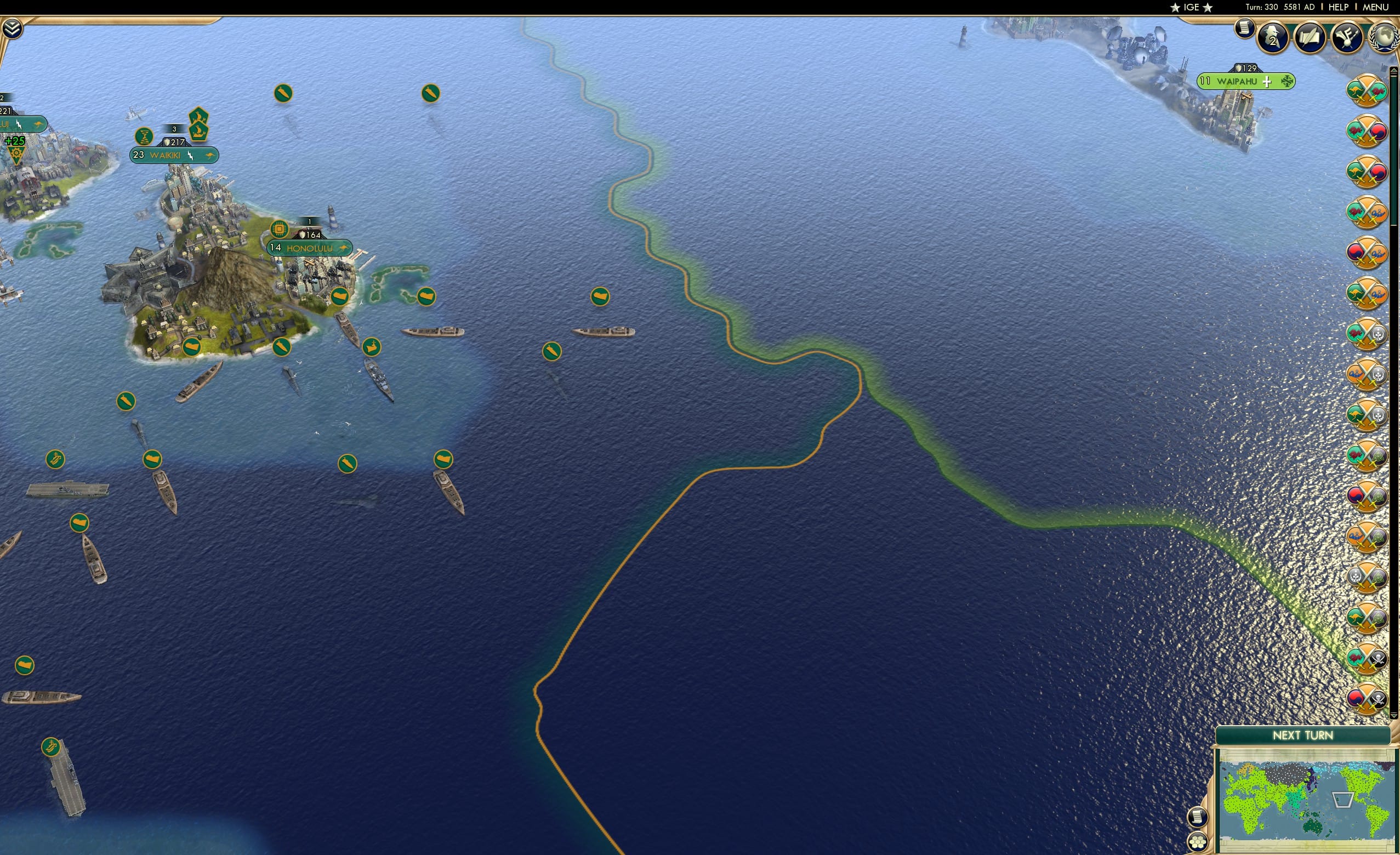
Task: Click Waikiki's hourglass production icon
Action: coord(144,135)
